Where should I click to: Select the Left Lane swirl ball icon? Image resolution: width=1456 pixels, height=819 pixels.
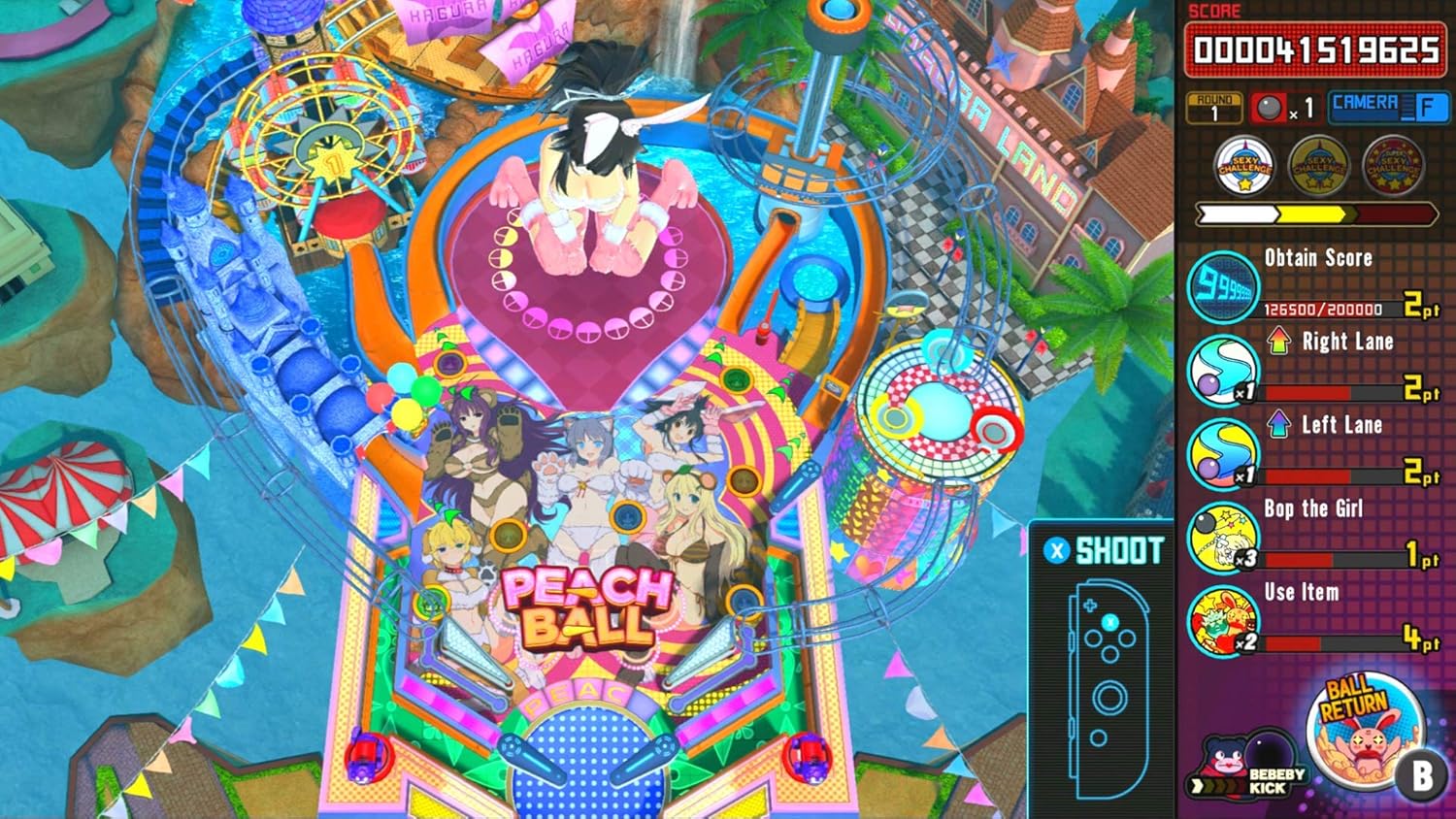point(1222,453)
